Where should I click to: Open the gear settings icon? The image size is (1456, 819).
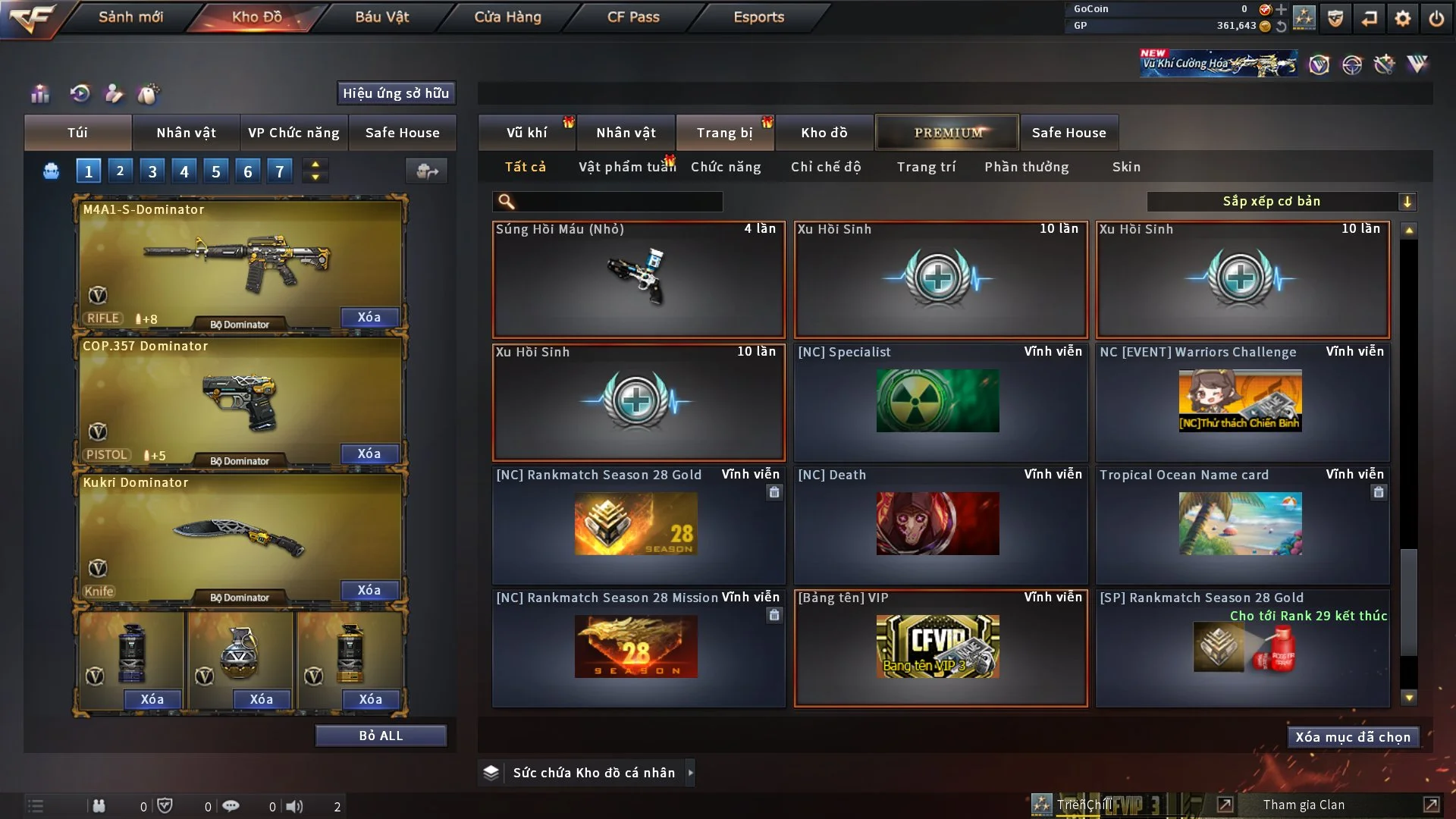pyautogui.click(x=1402, y=18)
